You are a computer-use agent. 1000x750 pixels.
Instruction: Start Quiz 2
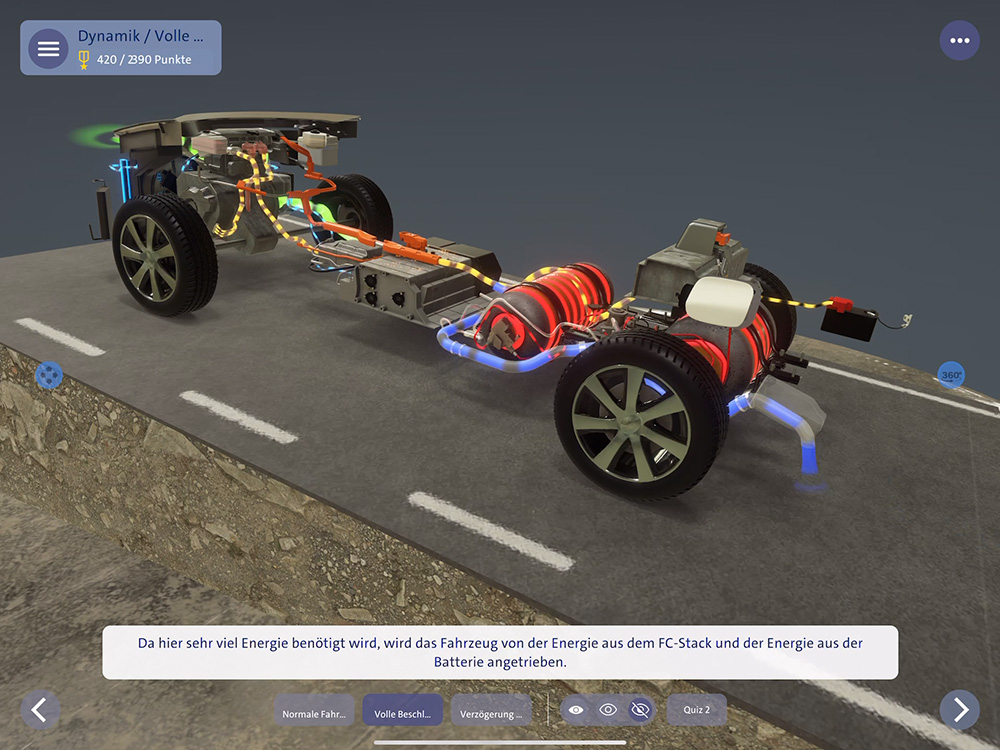(x=696, y=710)
